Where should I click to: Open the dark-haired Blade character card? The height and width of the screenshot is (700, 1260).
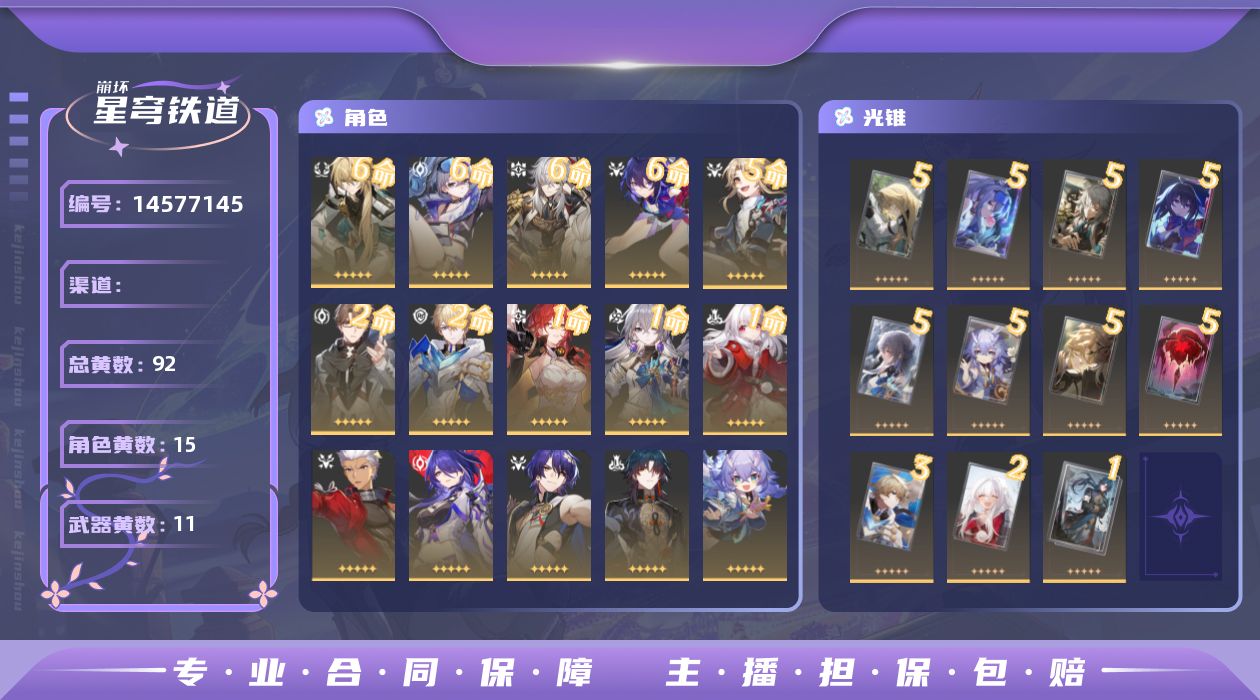647,515
